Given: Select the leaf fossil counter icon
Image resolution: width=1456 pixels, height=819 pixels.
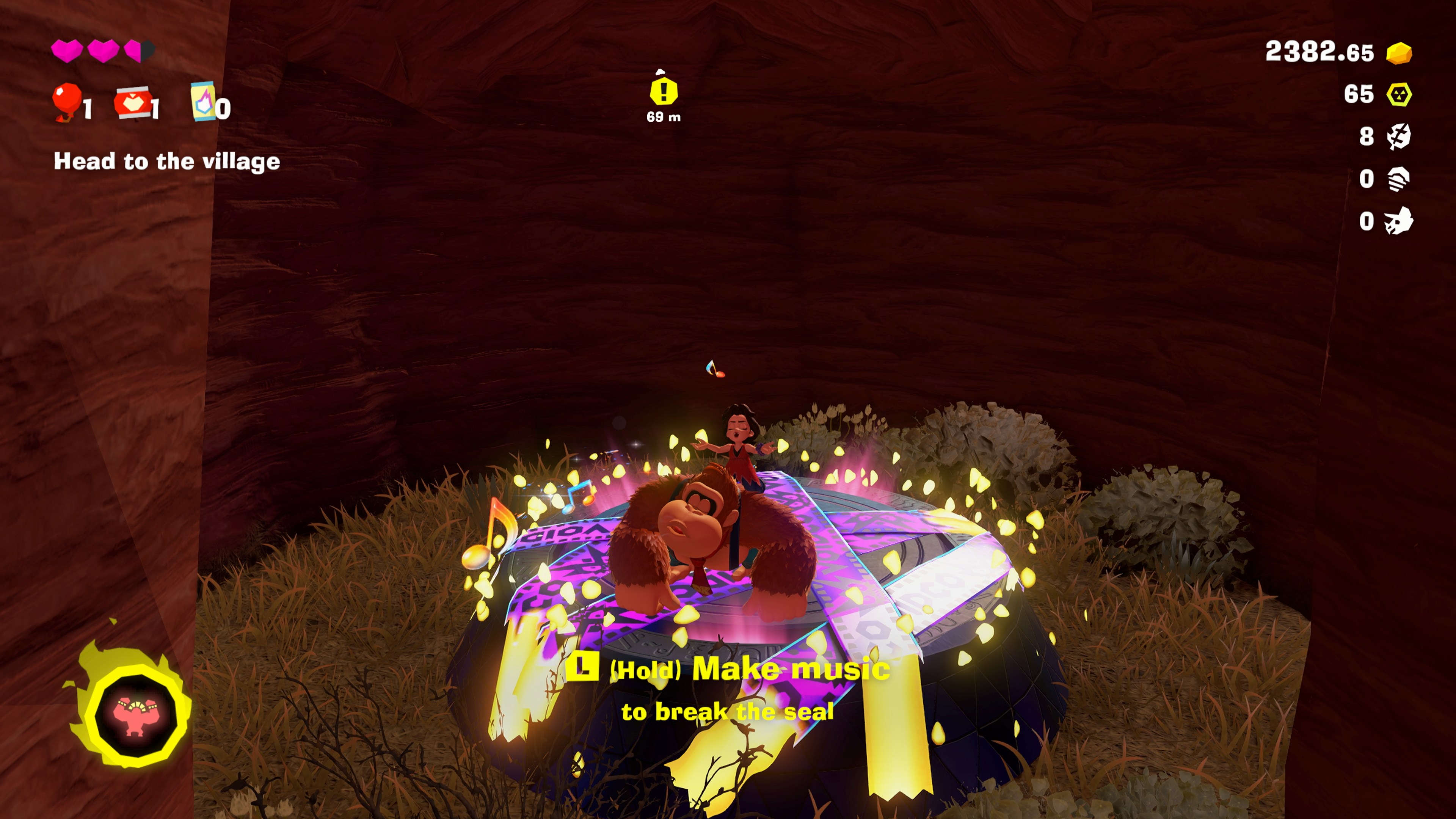Looking at the screenshot, I should click(x=1398, y=137).
